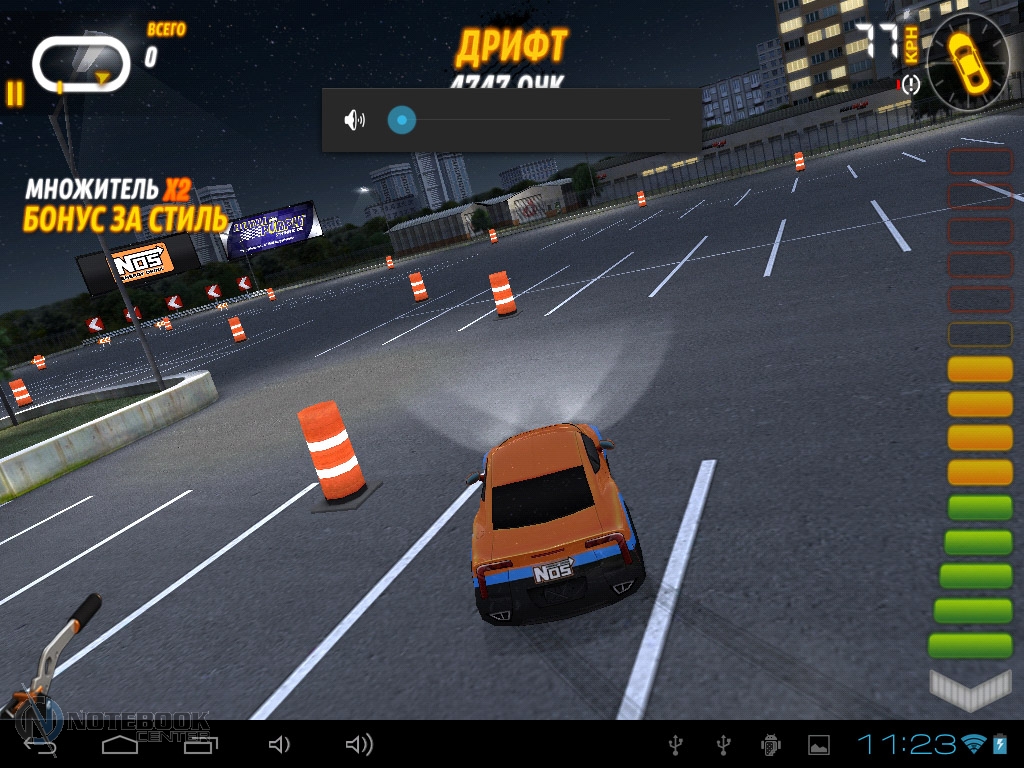Click the volume slider handle
Image resolution: width=1024 pixels, height=768 pixels.
(401, 120)
